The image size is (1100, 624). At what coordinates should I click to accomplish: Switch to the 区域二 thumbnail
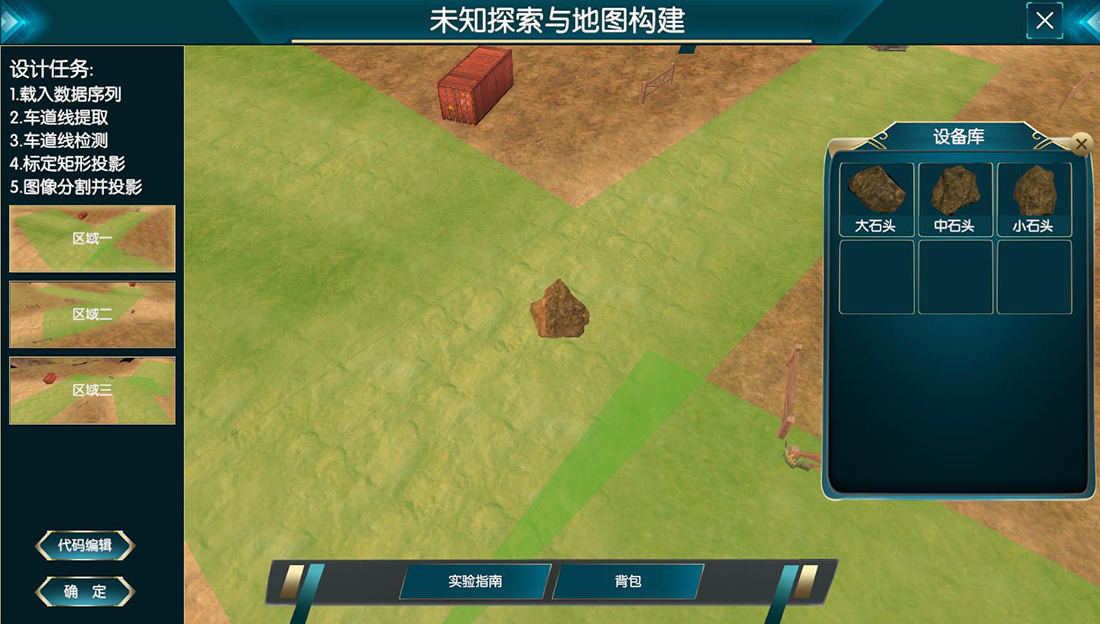click(92, 314)
